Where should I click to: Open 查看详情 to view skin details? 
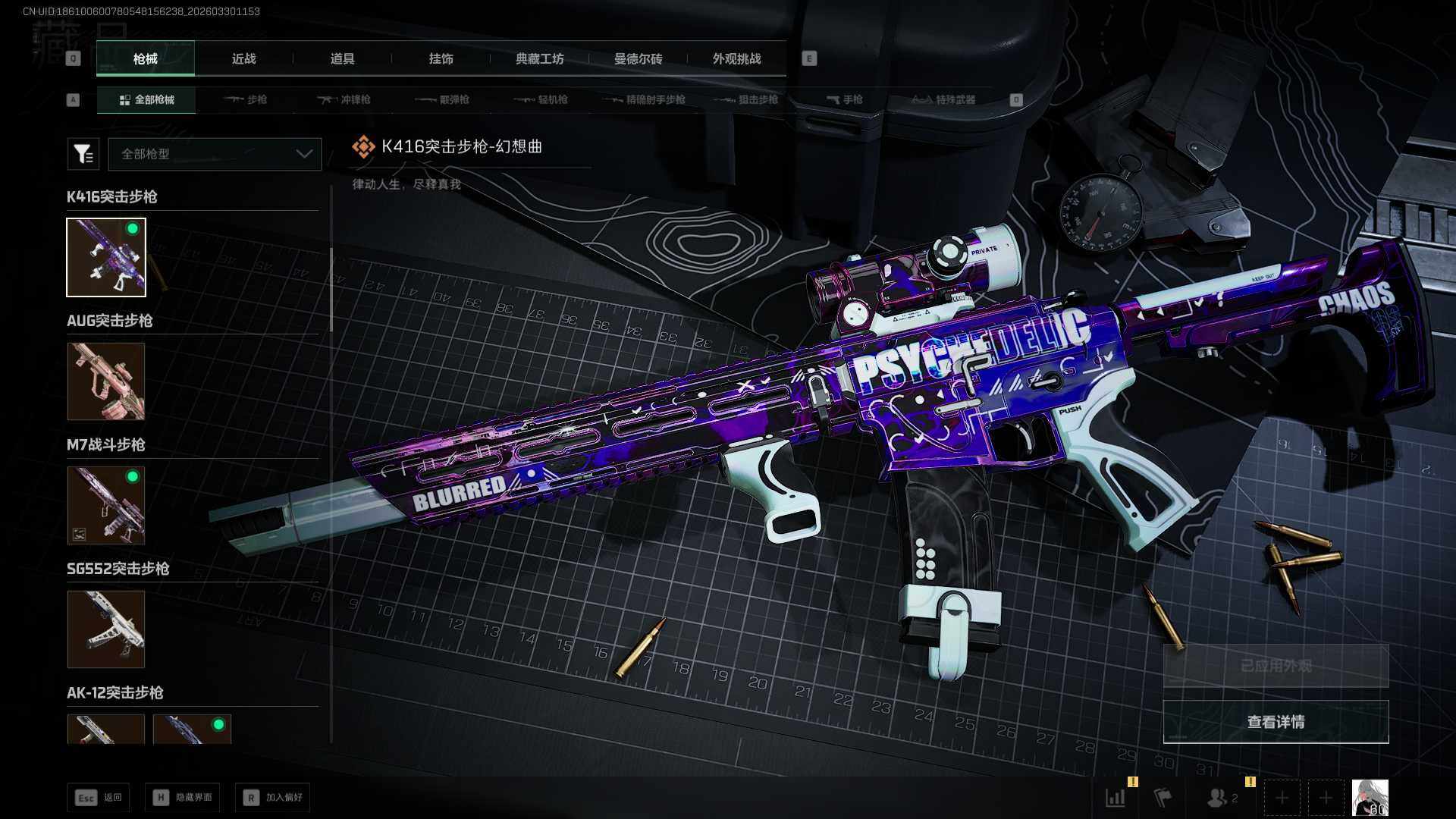coord(1276,722)
